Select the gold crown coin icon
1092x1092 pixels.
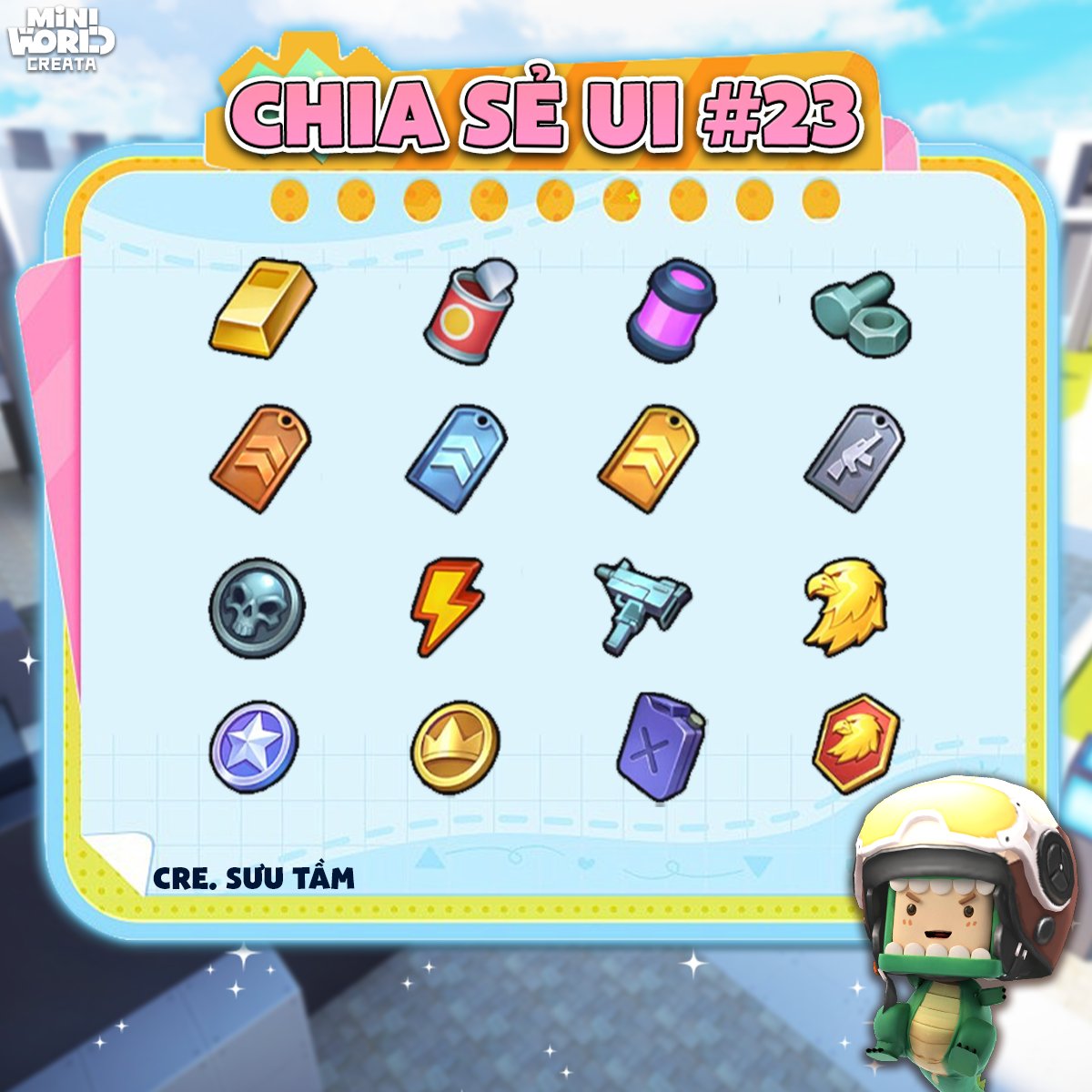[455, 748]
